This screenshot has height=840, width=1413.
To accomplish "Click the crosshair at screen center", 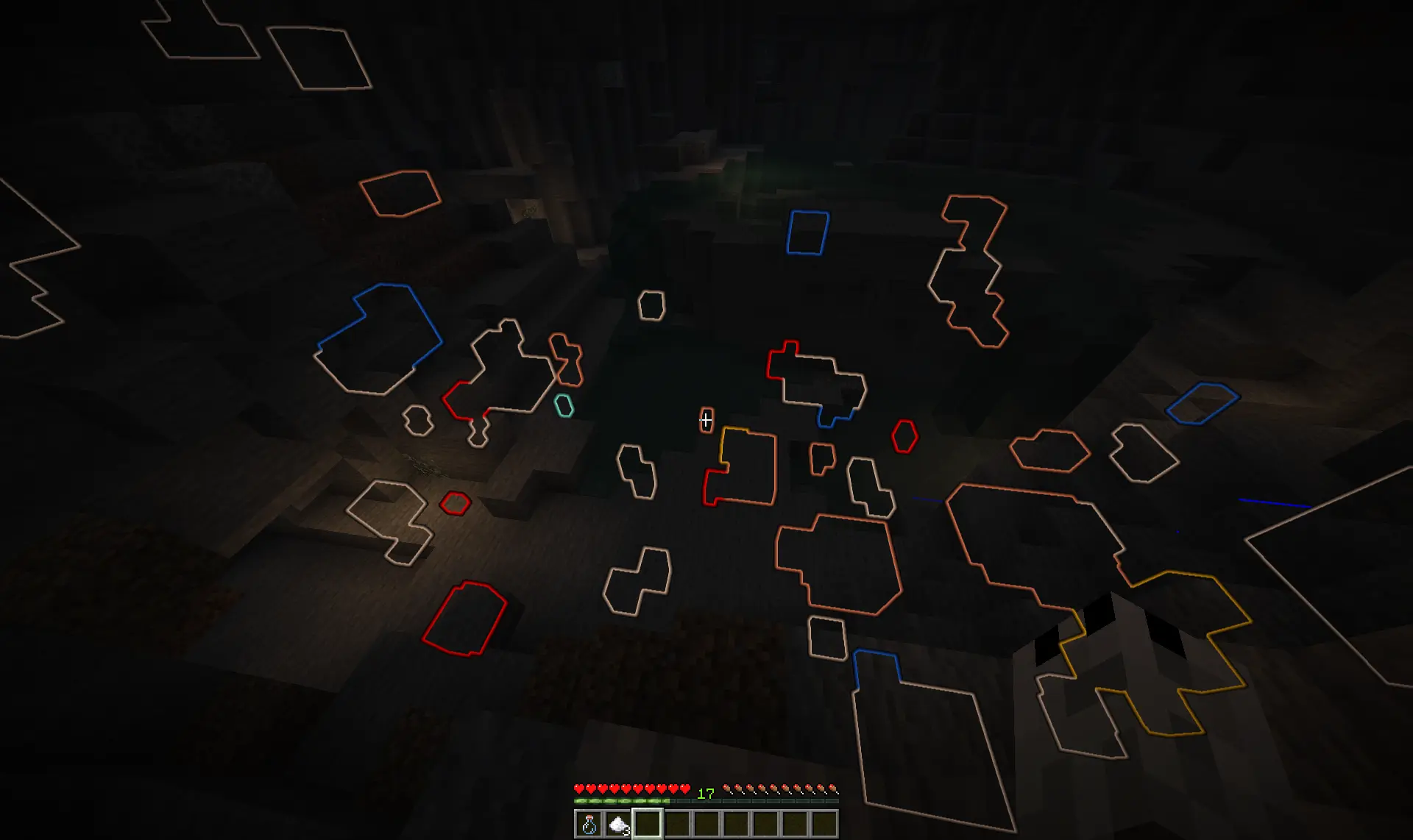I will click(x=706, y=420).
